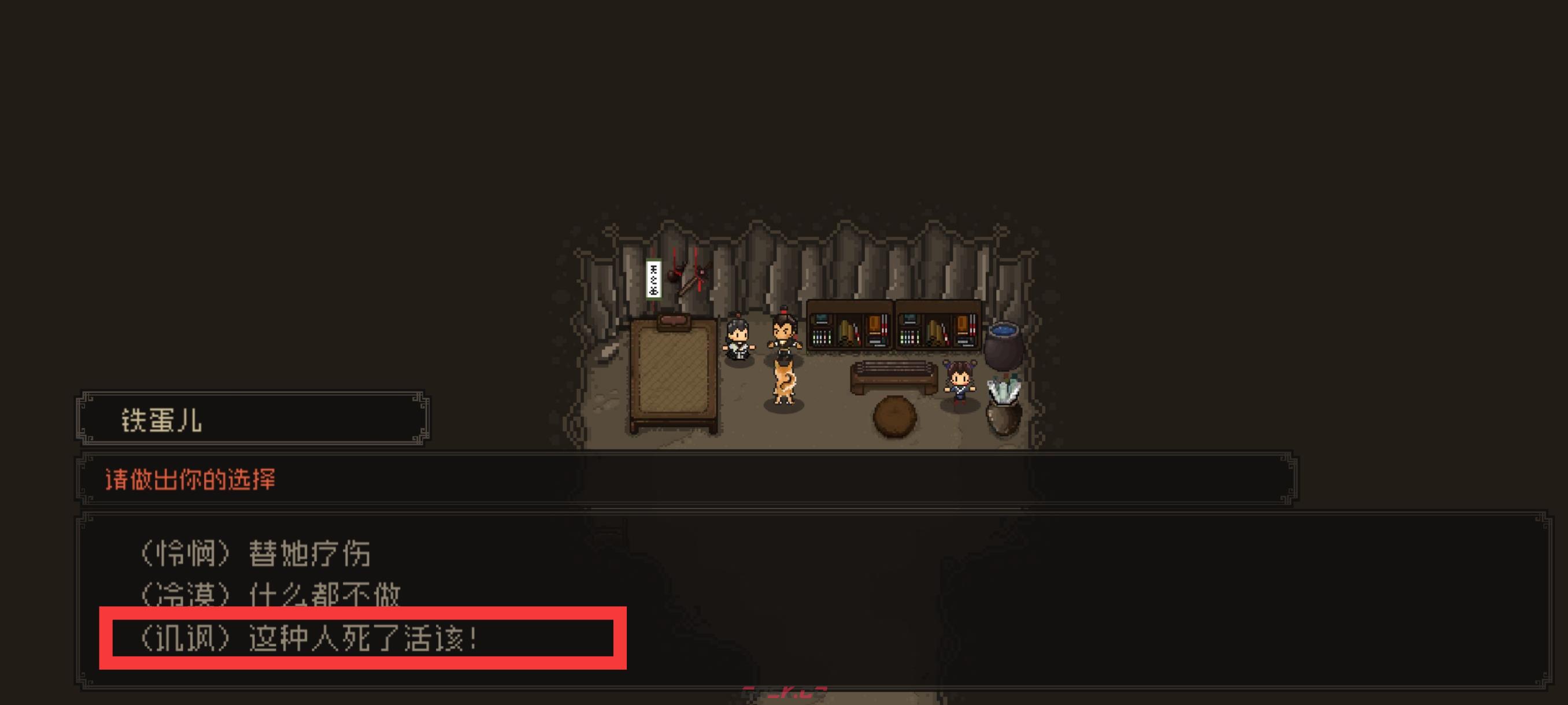Select the (冷漠) 什么都不做 reply

269,594
